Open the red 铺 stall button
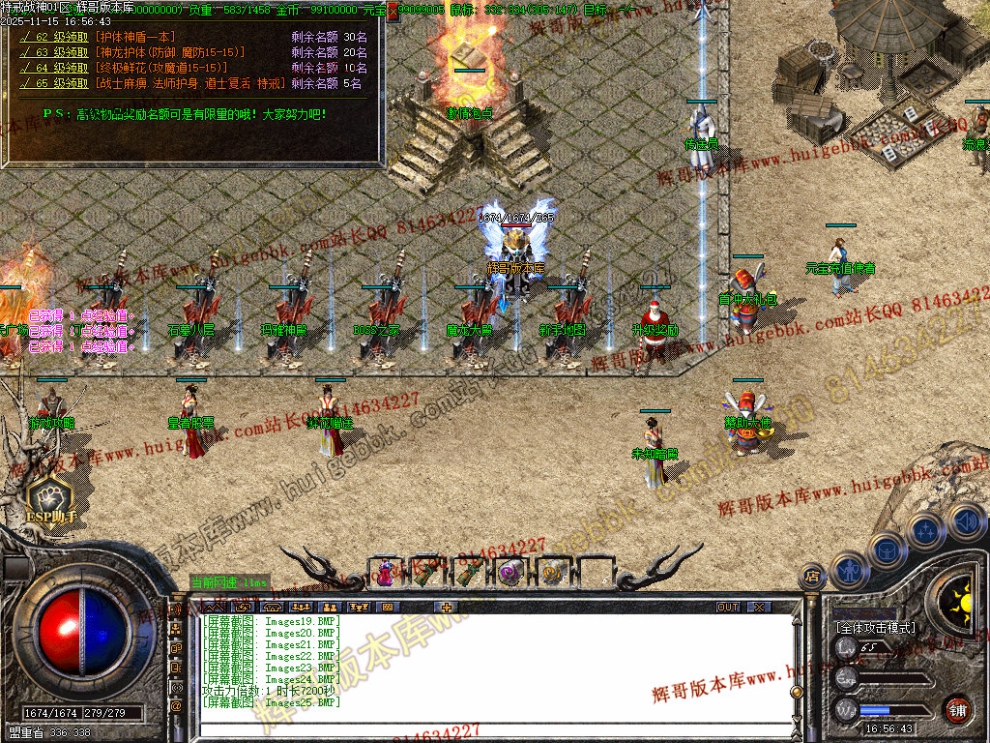This screenshot has height=743, width=990. [959, 709]
